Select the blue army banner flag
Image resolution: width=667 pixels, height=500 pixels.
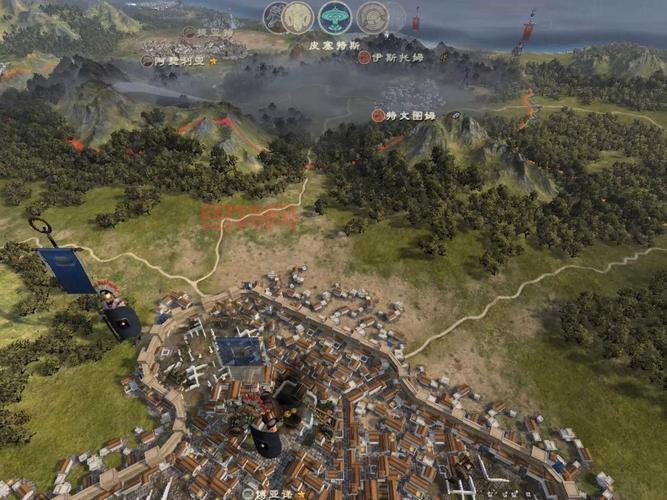coord(66,270)
